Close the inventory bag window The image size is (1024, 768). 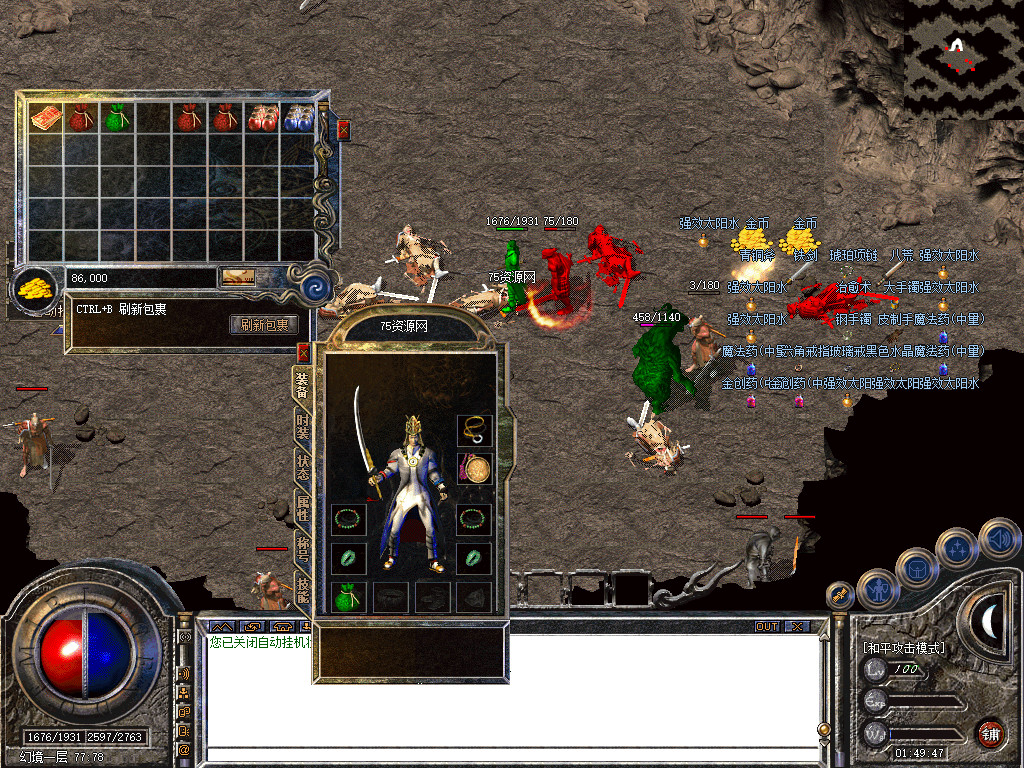344,130
